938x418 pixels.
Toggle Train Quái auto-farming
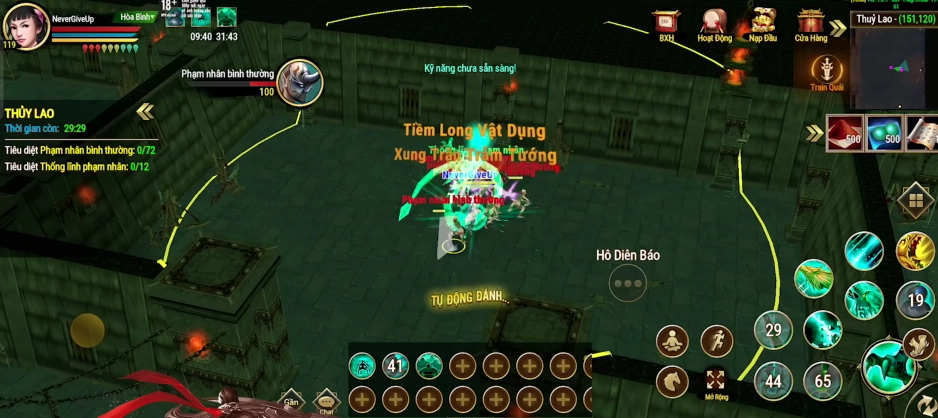tap(827, 71)
